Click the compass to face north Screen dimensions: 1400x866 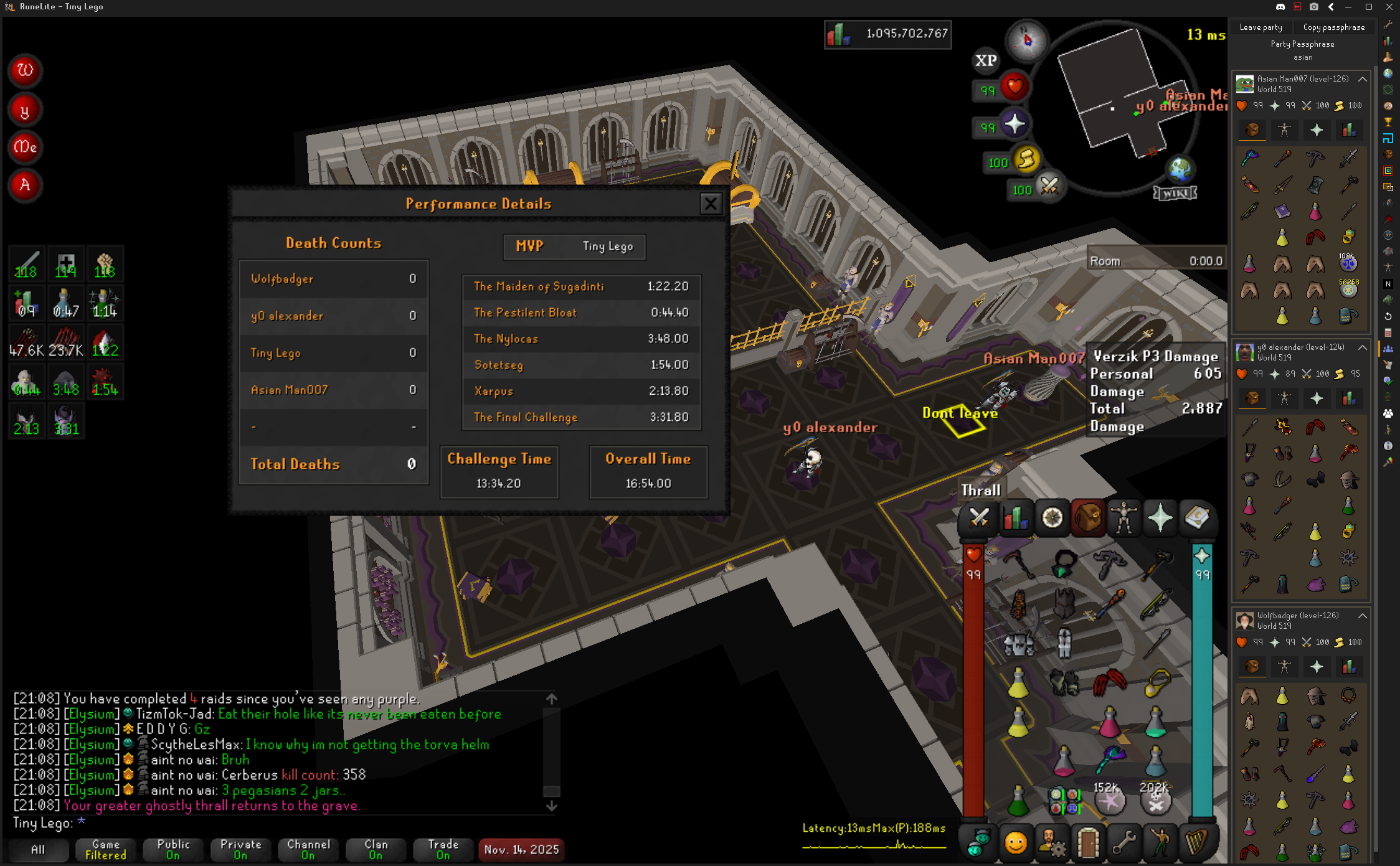pyautogui.click(x=1027, y=40)
